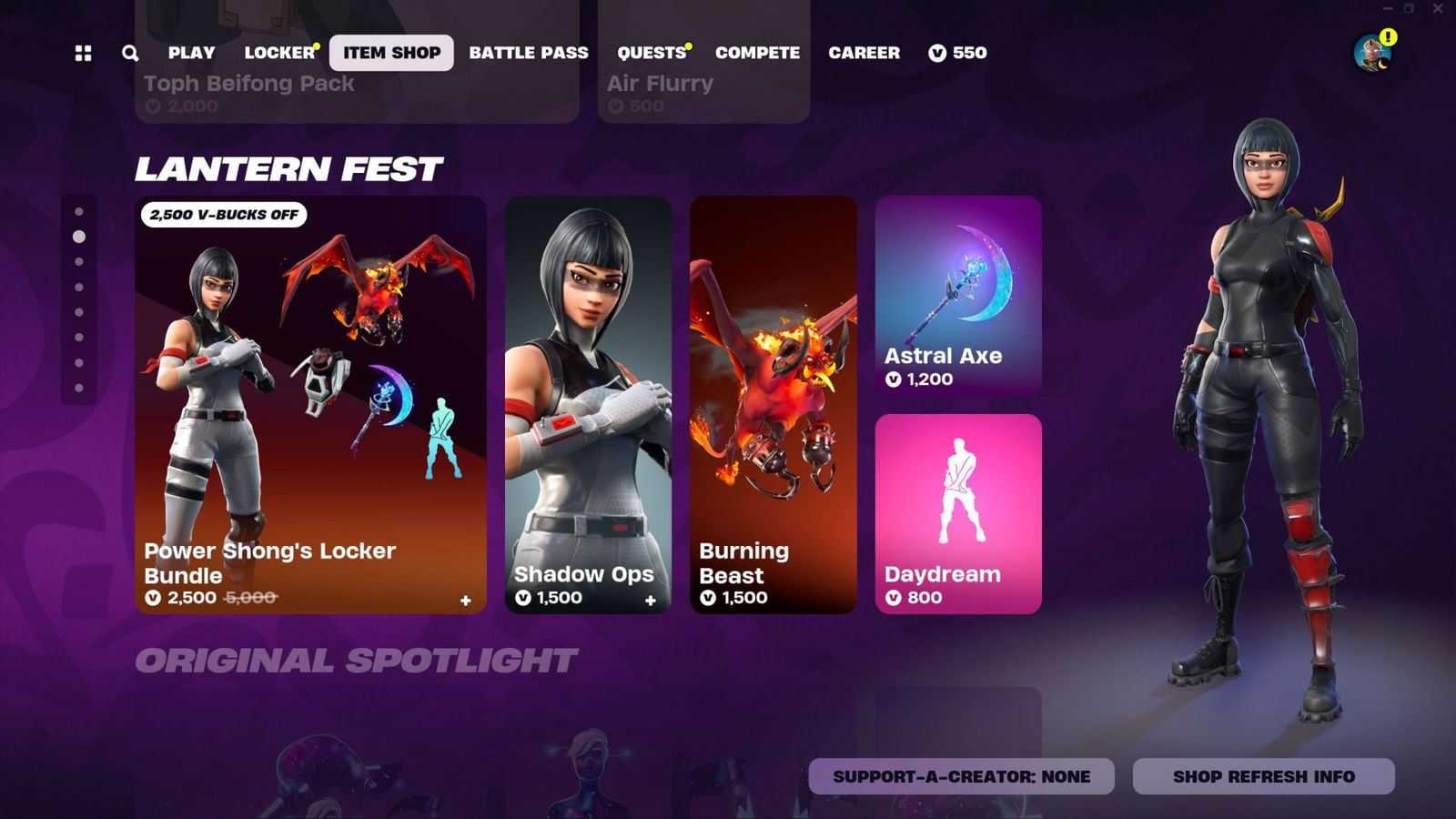
Task: Click the plus icon on Power Shong's Bundle
Action: (x=464, y=601)
